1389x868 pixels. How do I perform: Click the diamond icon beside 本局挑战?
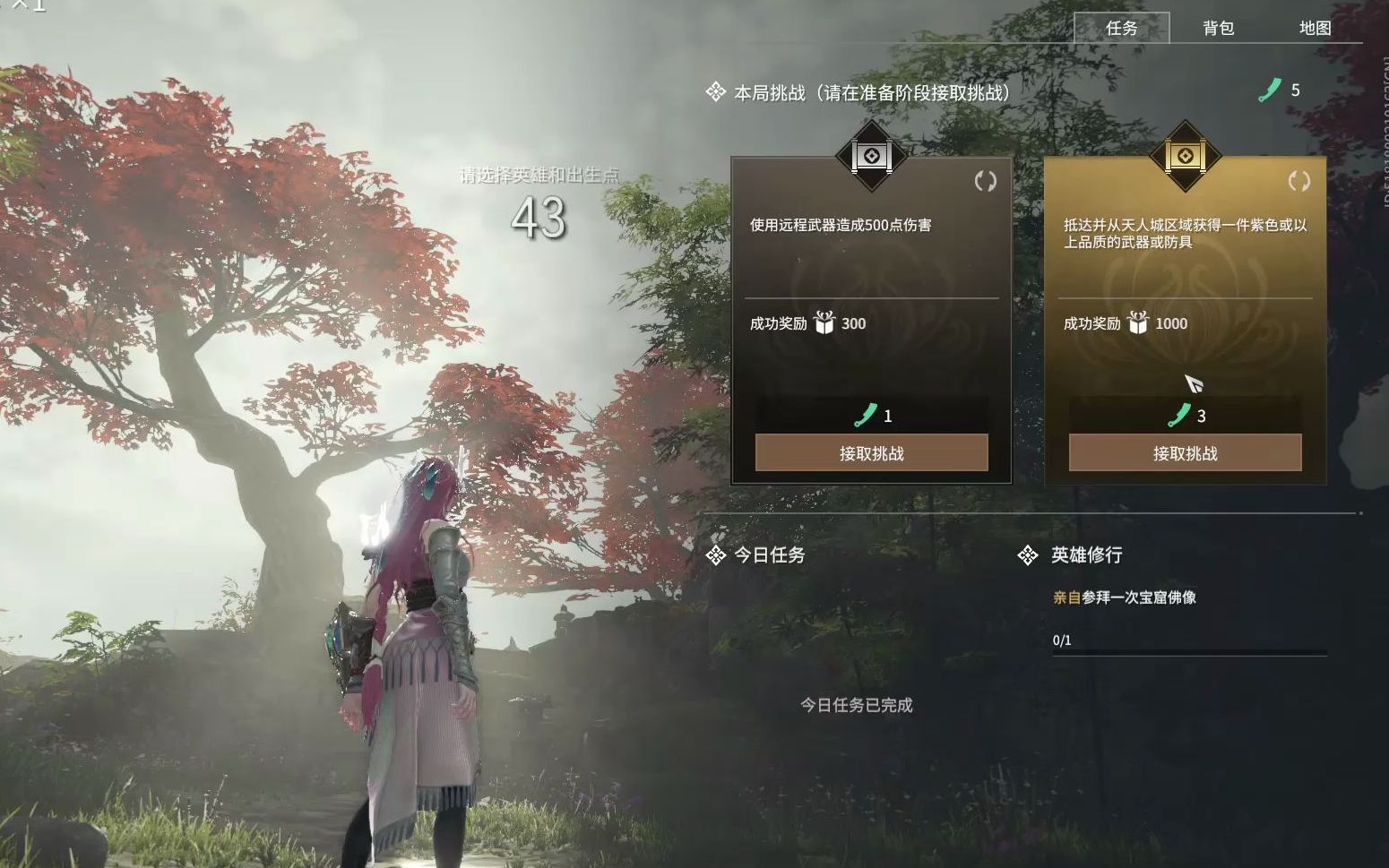(x=714, y=90)
